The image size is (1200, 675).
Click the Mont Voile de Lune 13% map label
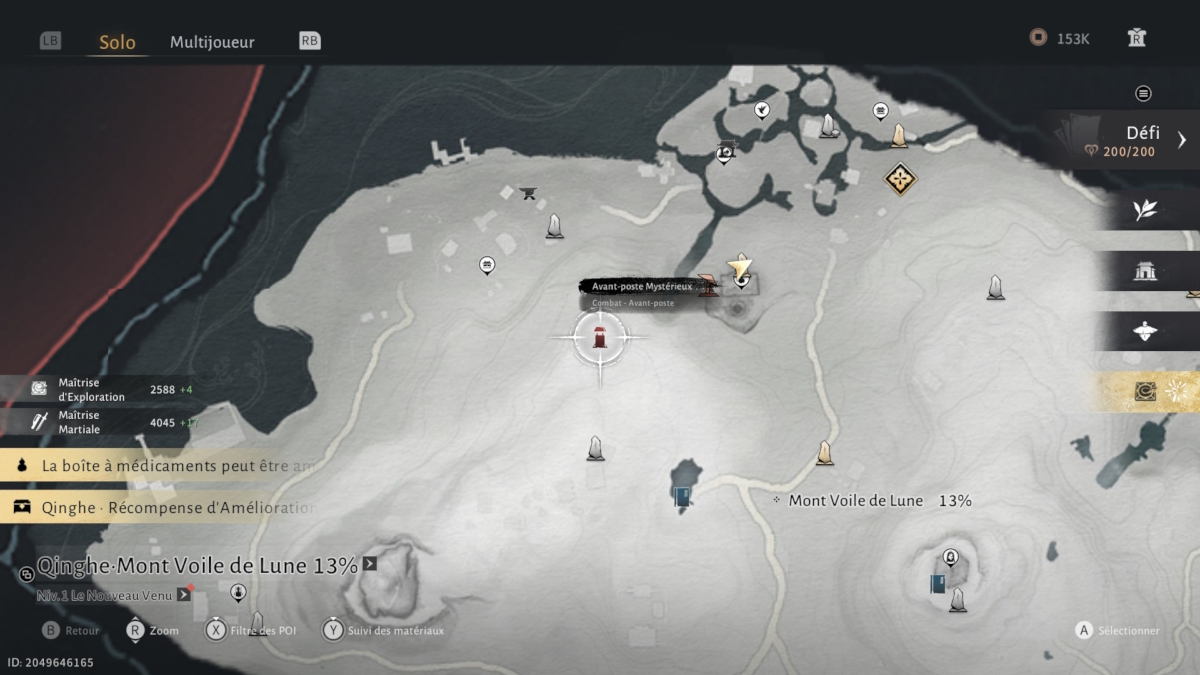879,500
